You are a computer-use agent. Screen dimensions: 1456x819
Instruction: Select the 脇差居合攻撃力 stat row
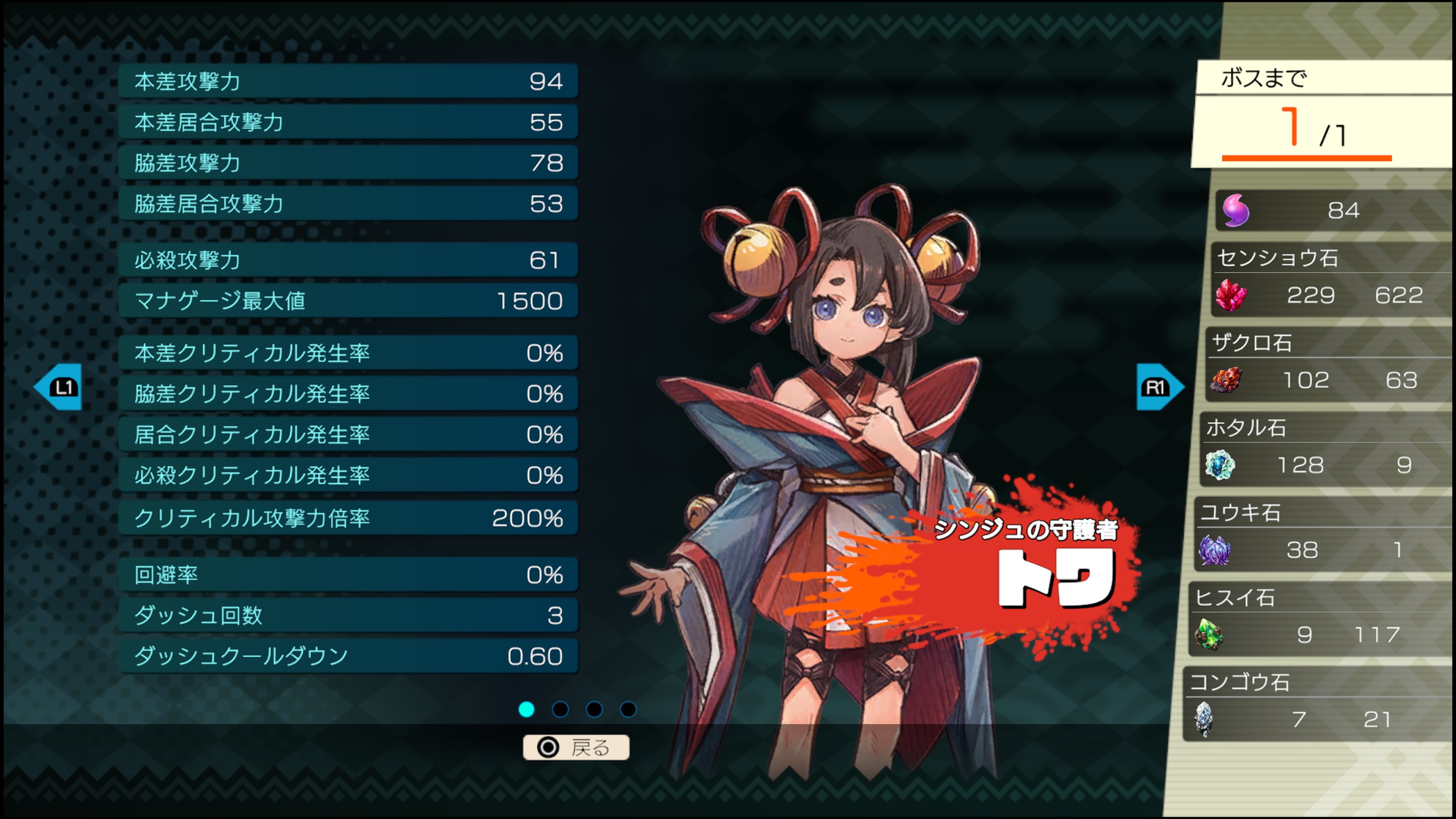pos(348,204)
